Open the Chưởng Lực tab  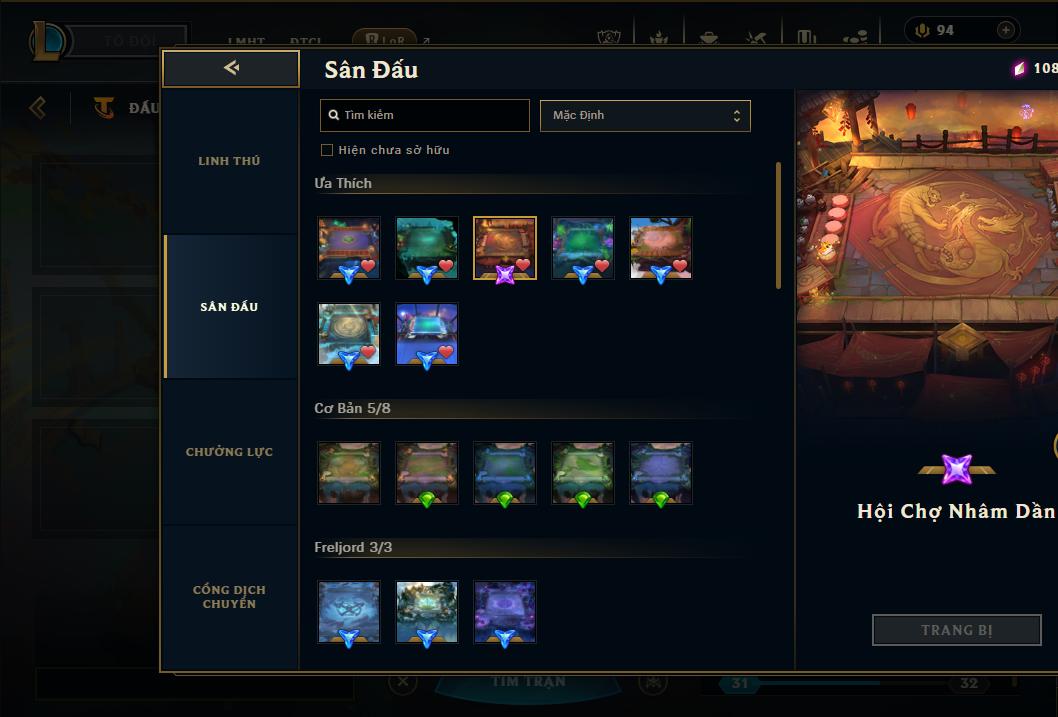(x=229, y=452)
